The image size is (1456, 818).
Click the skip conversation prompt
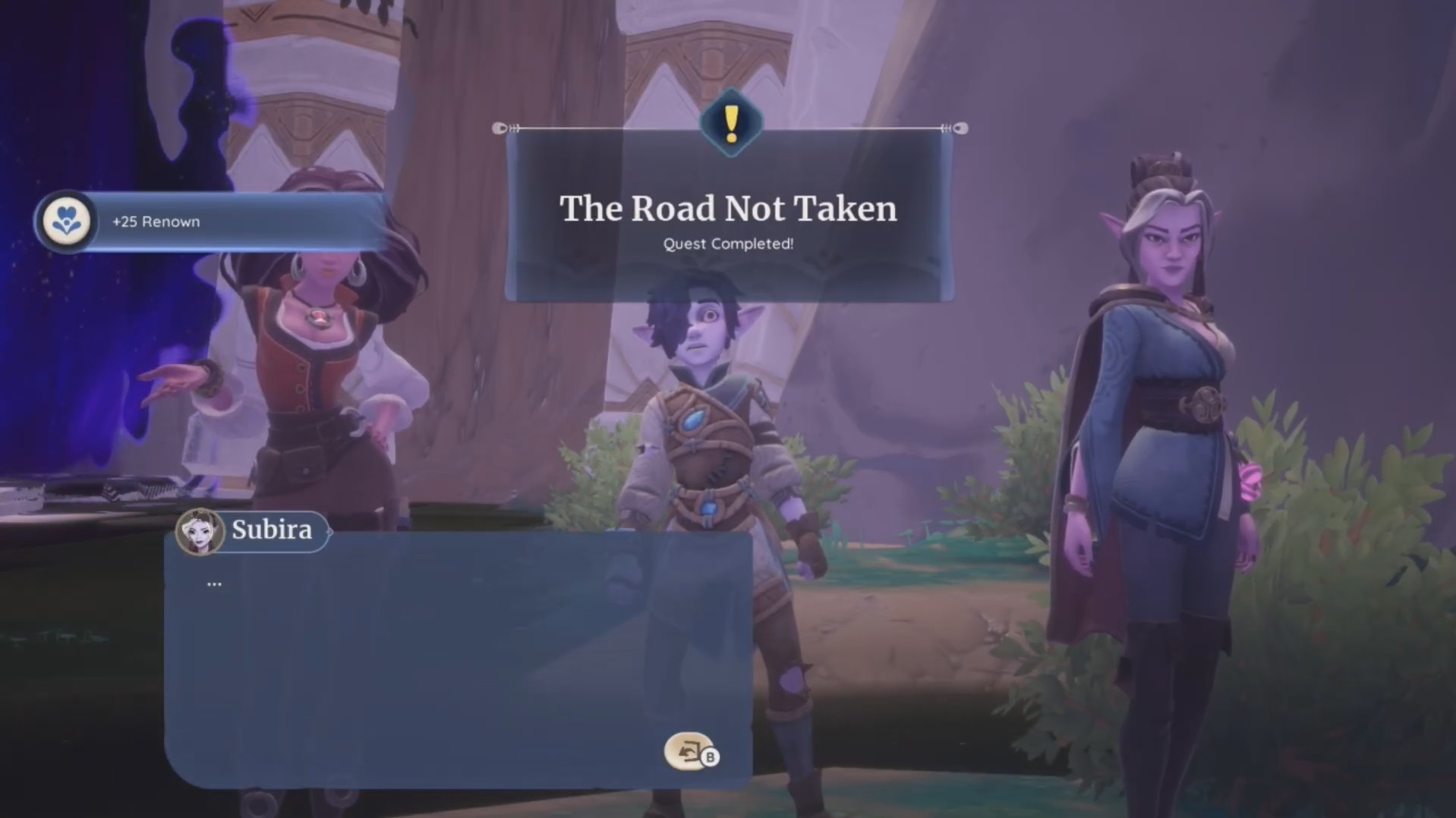tap(689, 753)
